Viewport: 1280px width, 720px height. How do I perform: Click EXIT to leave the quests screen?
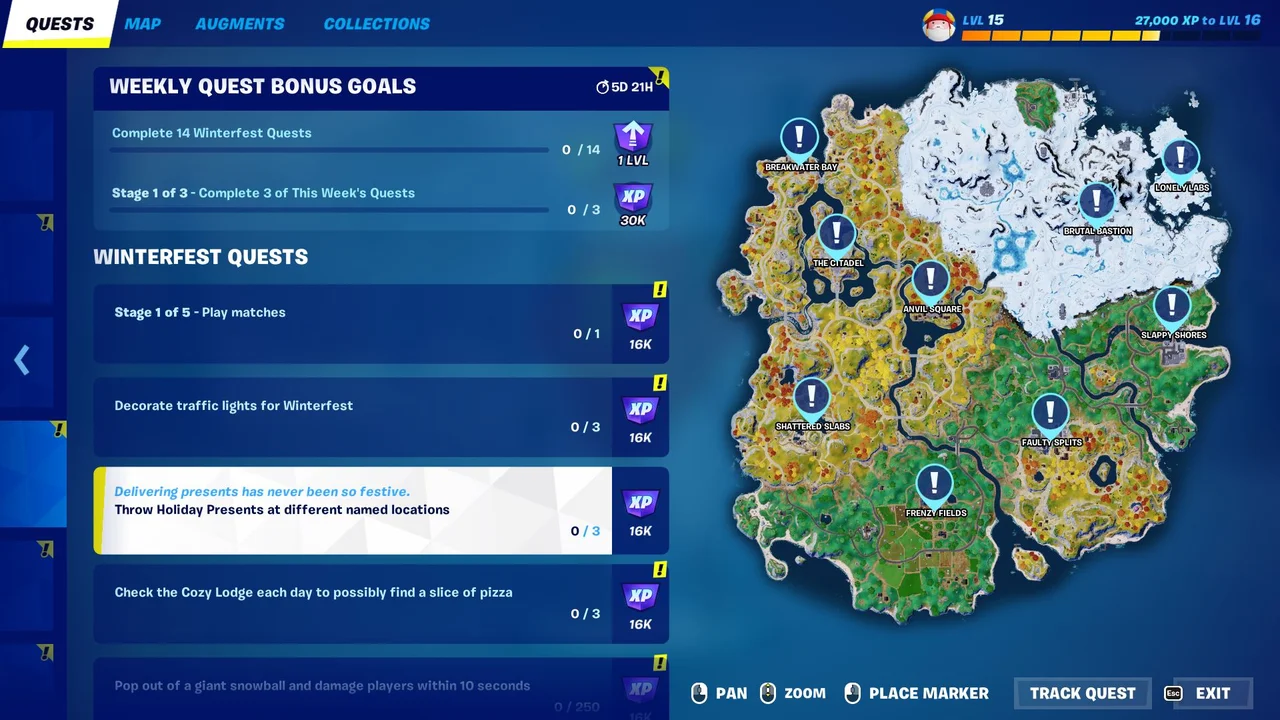coord(1212,692)
